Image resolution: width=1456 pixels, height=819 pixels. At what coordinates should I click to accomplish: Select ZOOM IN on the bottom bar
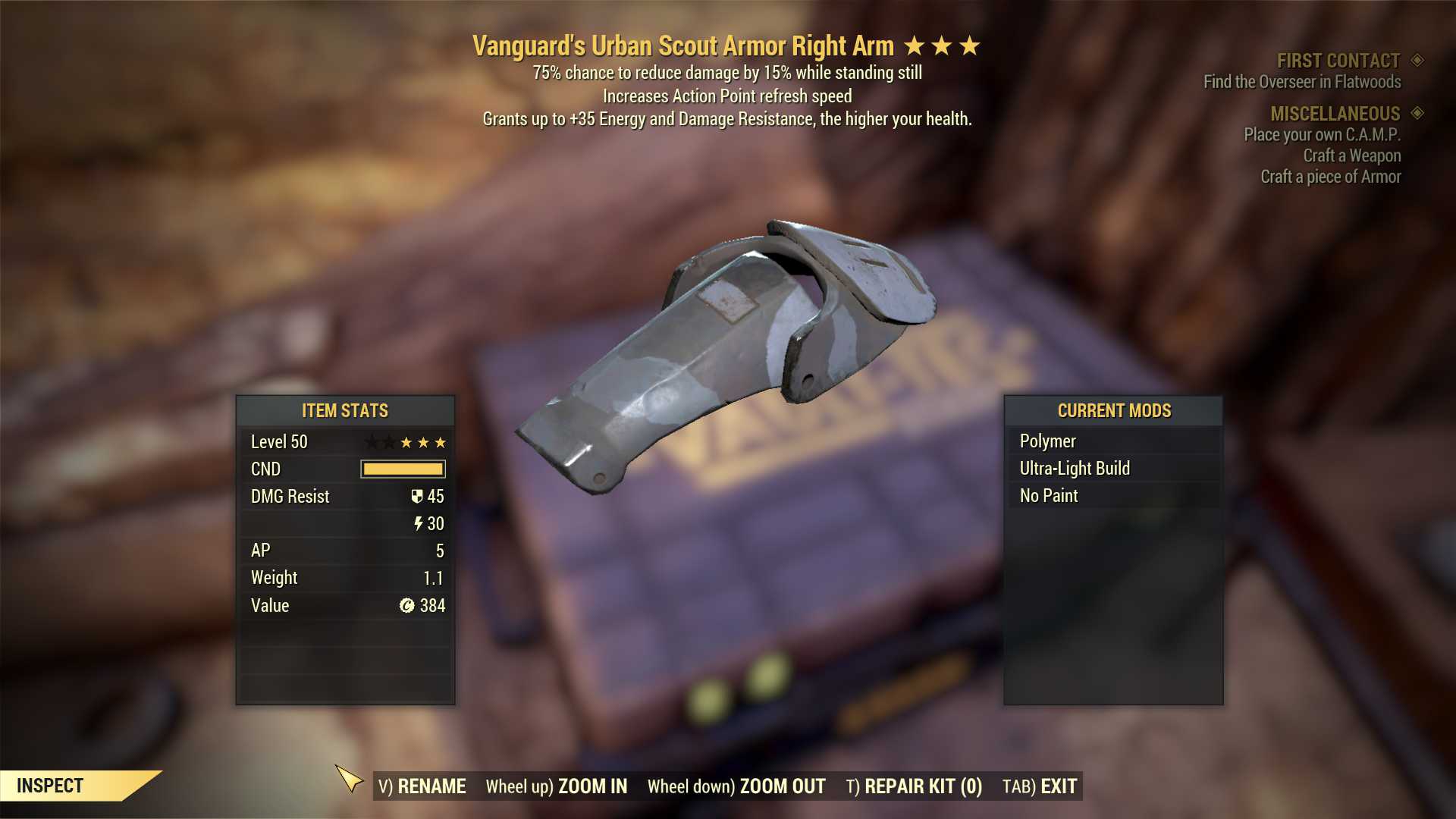tap(557, 786)
